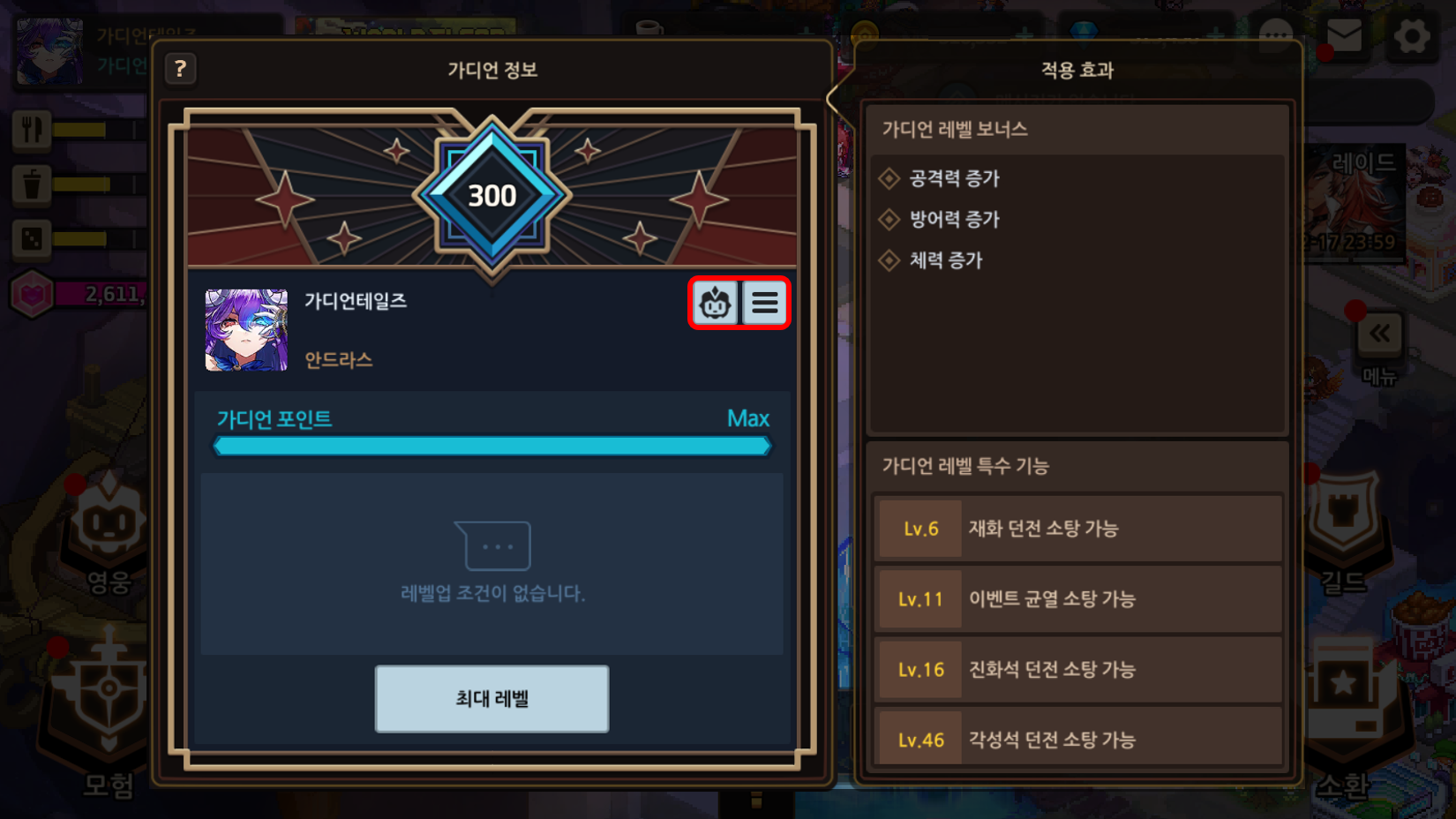Image resolution: width=1456 pixels, height=819 pixels.
Task: Select the Lv.6 재화 던전 소탕 row
Action: click(x=1077, y=529)
